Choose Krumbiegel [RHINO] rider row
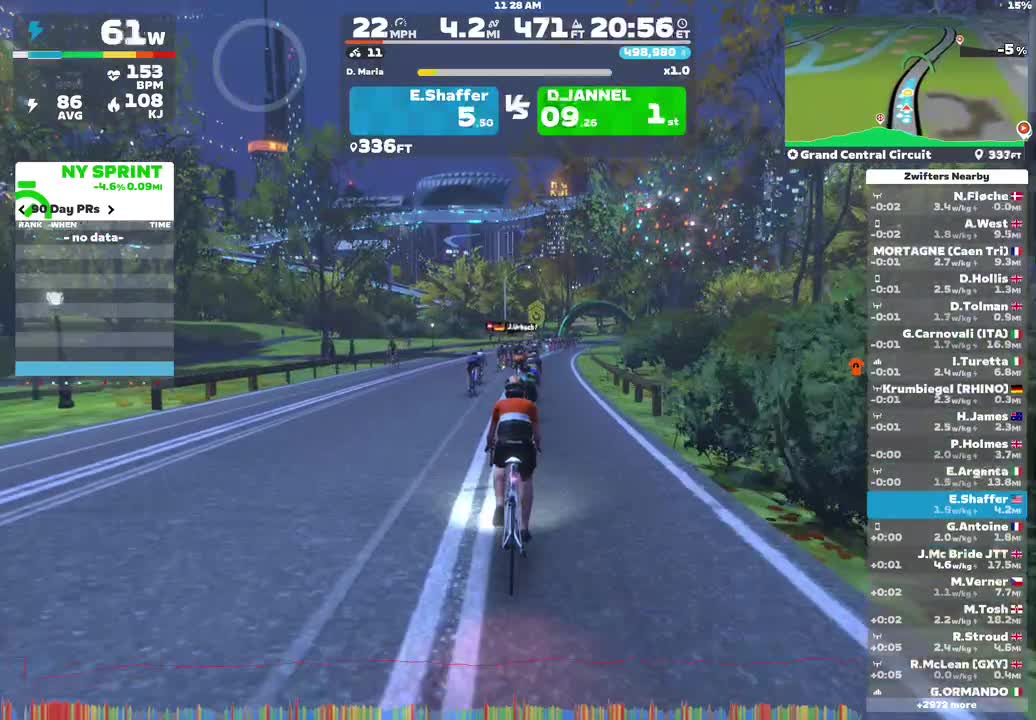Screen dimensions: 1036x720 coord(946,394)
